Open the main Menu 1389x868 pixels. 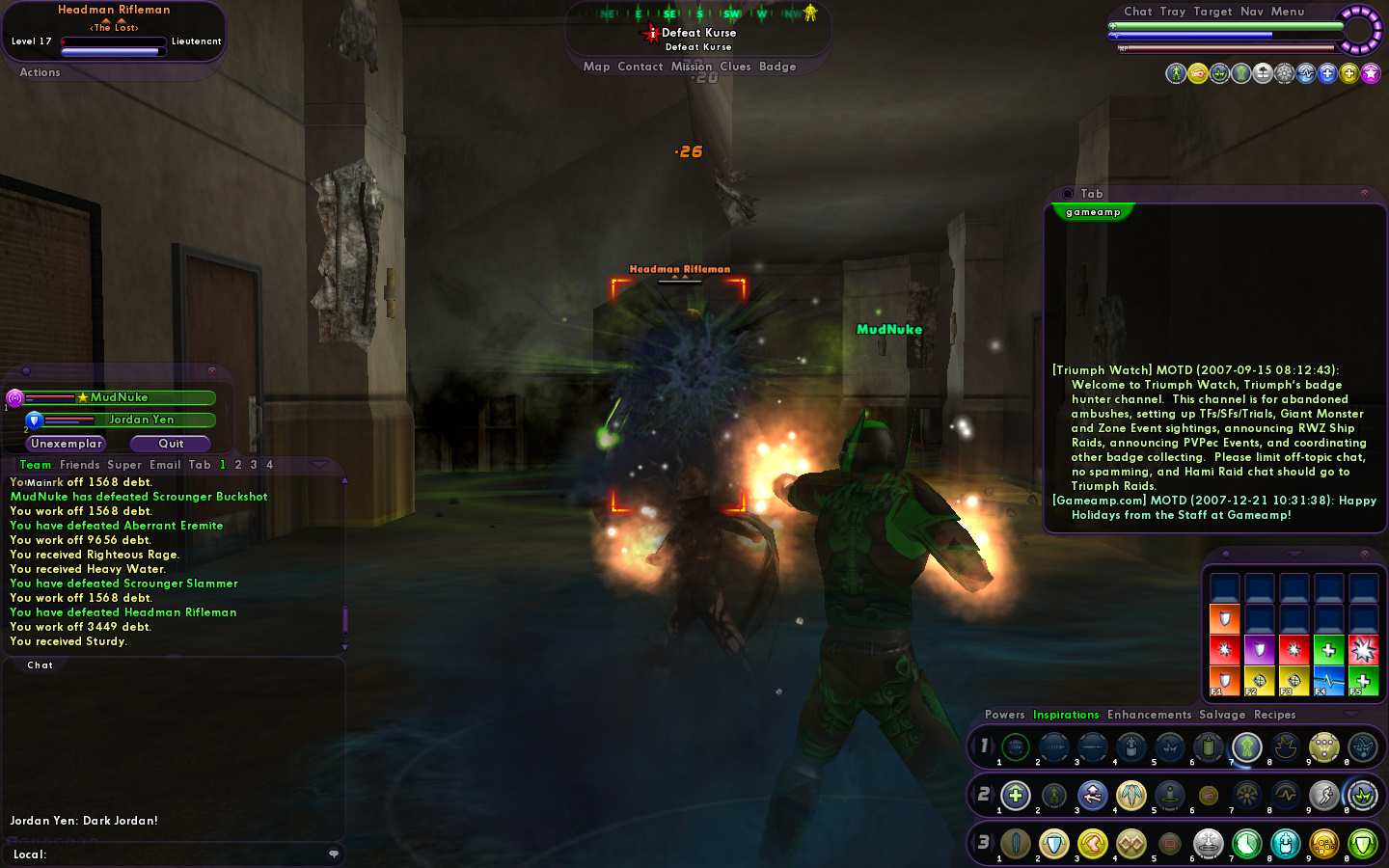[1288, 12]
